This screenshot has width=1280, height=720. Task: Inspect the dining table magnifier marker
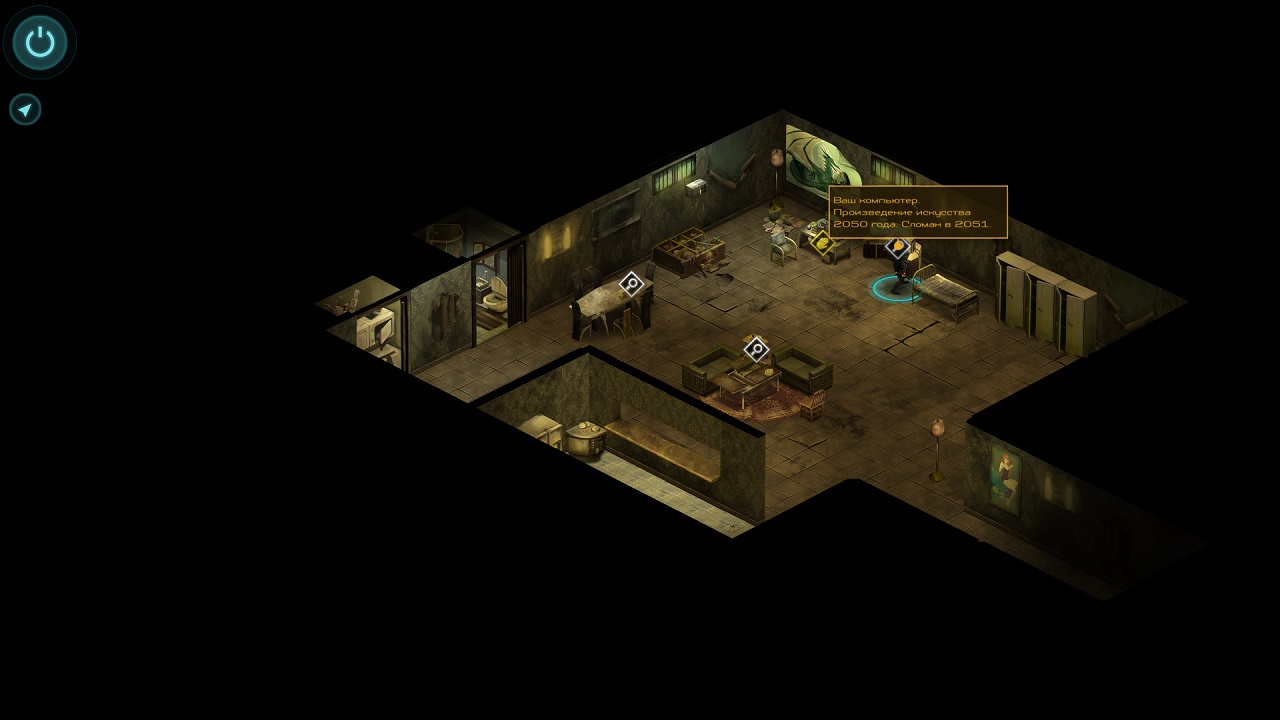(631, 284)
